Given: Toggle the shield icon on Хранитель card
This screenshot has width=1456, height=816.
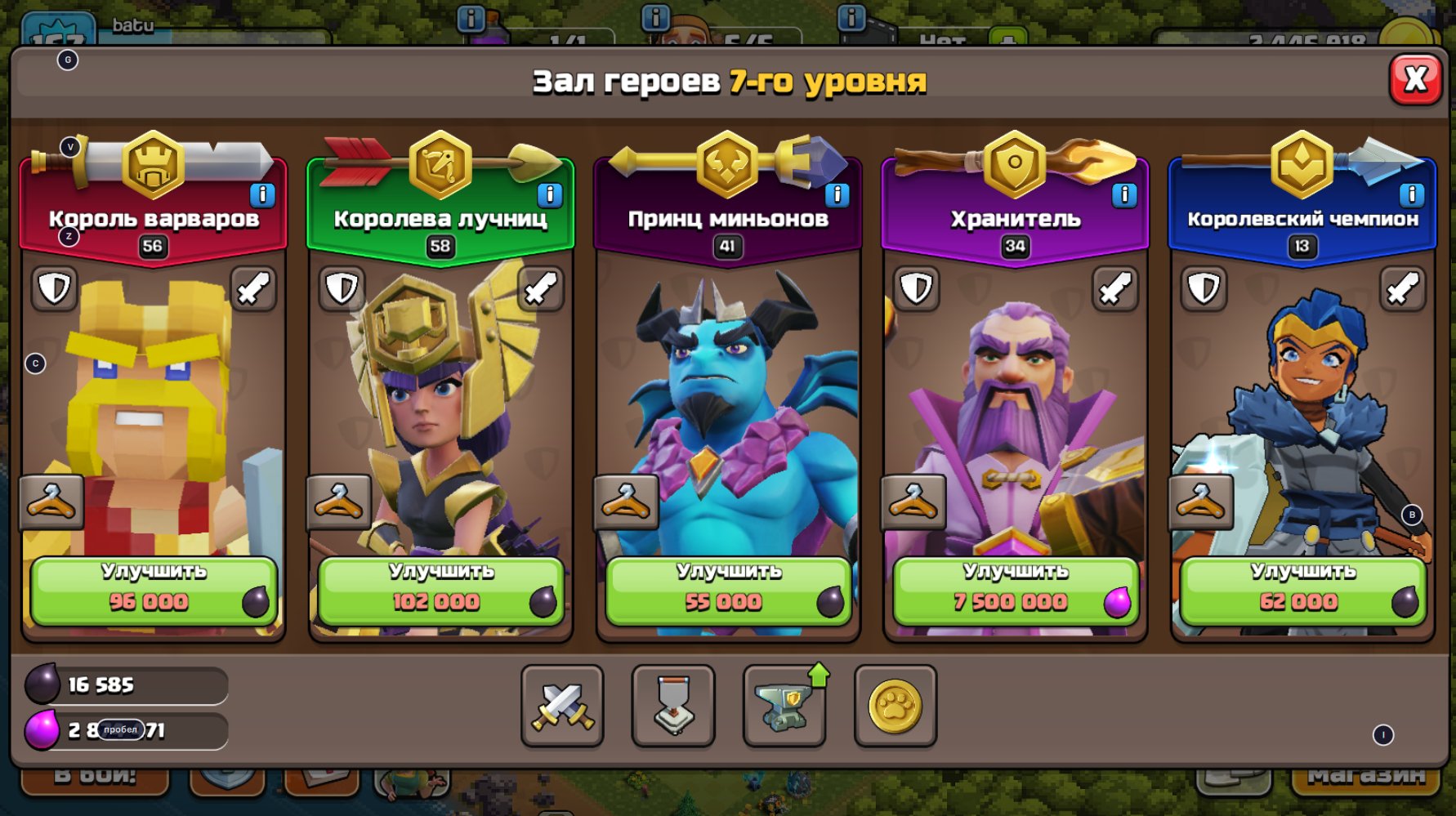Looking at the screenshot, I should (916, 288).
